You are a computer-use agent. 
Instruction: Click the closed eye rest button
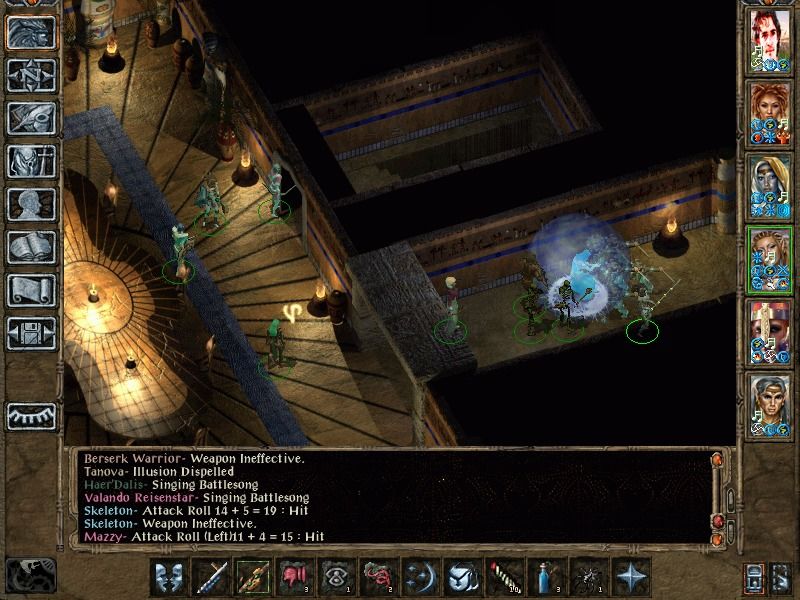[31, 414]
